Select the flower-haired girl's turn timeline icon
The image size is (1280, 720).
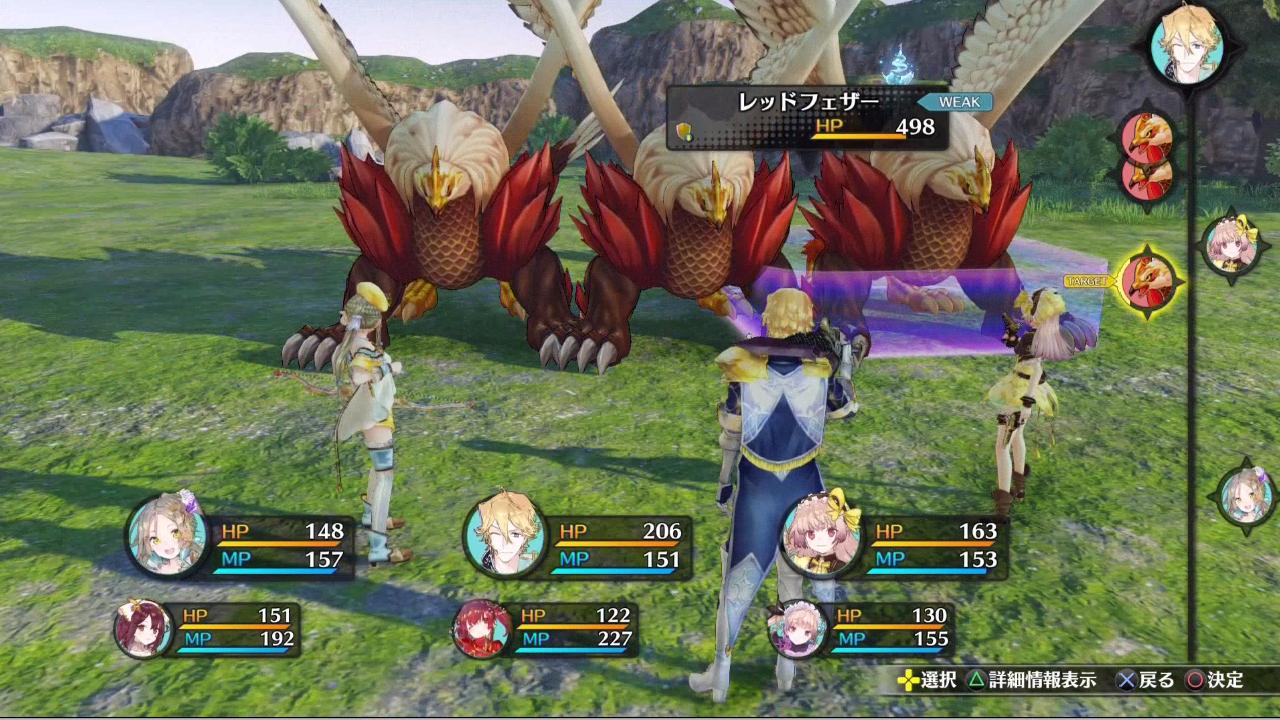point(1246,496)
